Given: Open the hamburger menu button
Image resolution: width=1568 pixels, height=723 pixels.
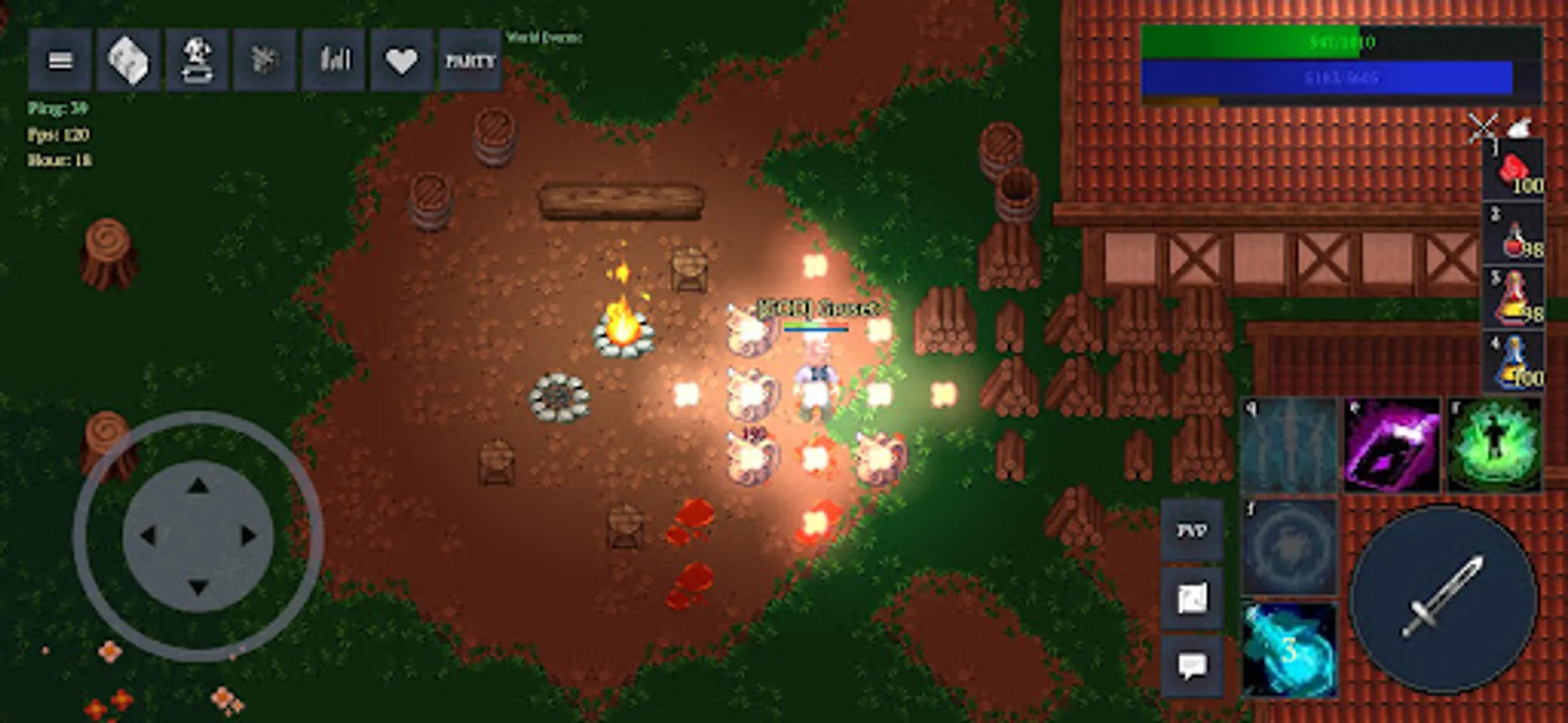Looking at the screenshot, I should [x=59, y=59].
